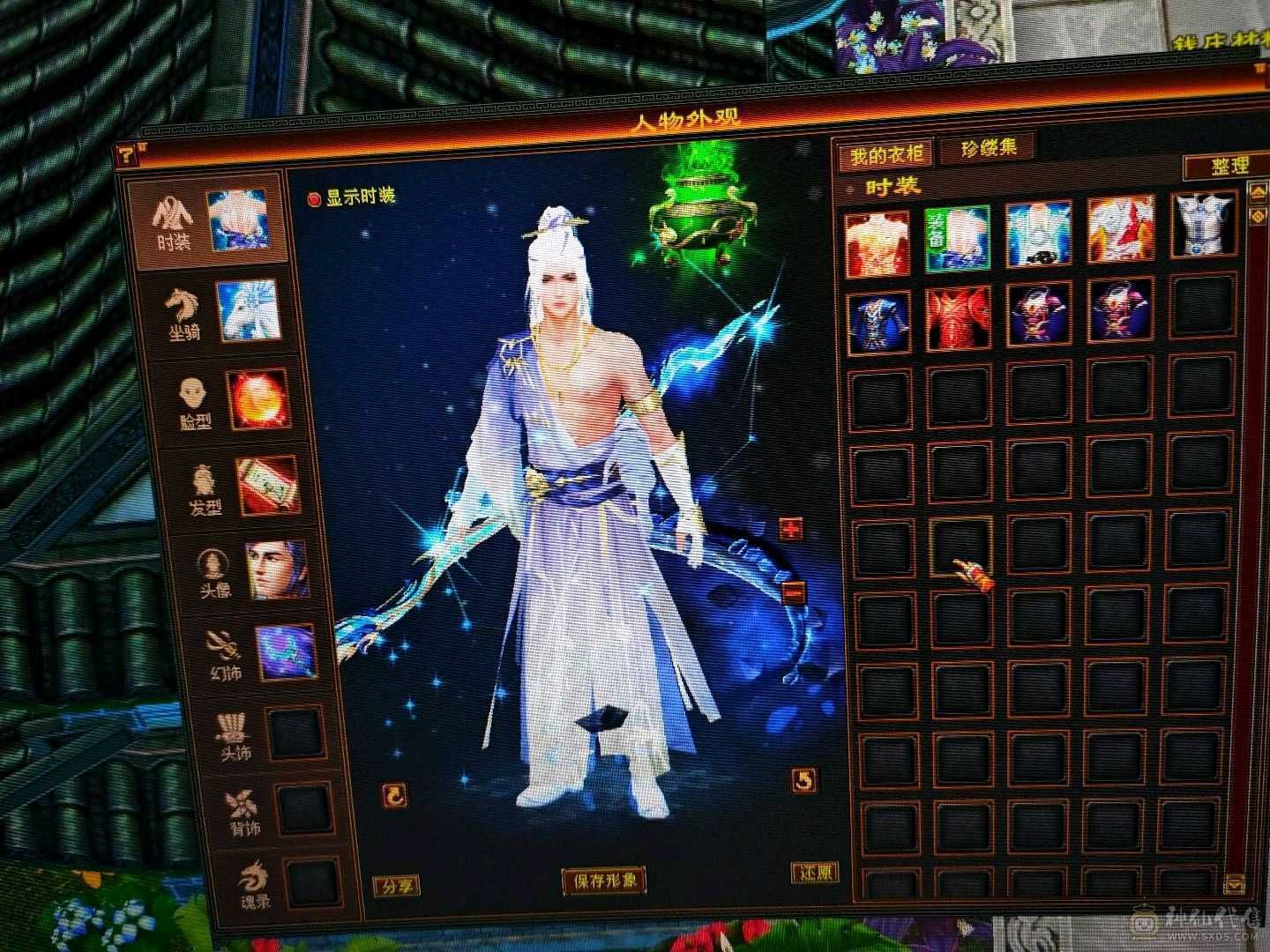Viewport: 1270px width, 952px height.
Task: Toggle the 显示时装 (Show fashion) checkbox
Action: point(313,197)
